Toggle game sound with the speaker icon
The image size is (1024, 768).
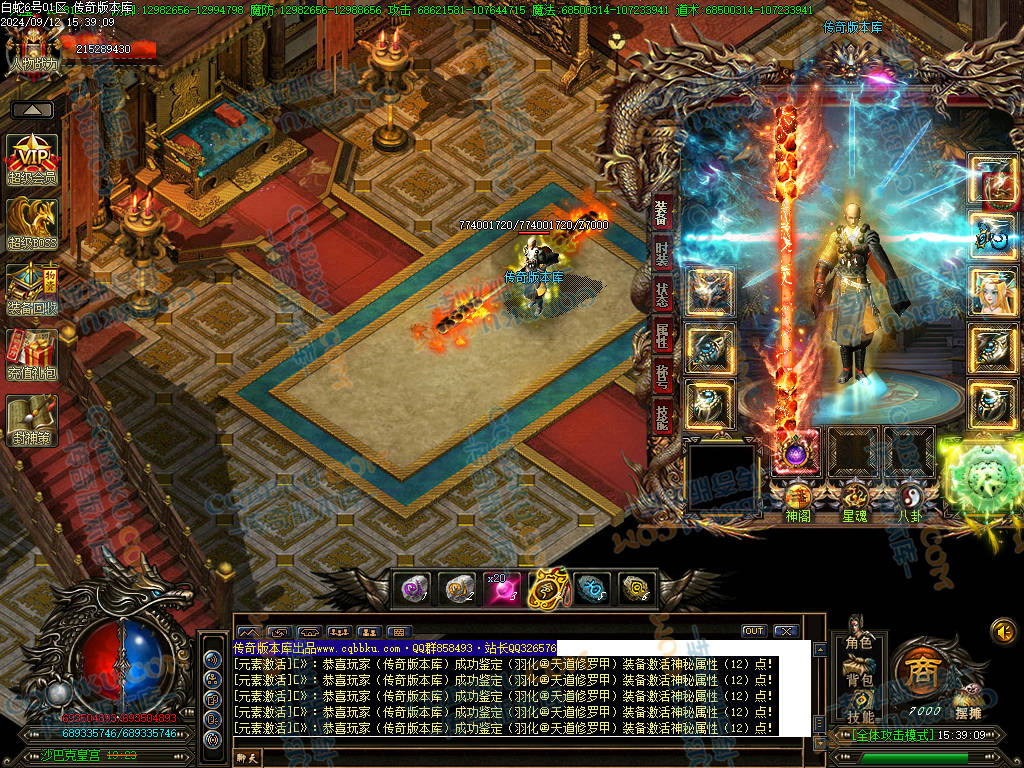1003,631
